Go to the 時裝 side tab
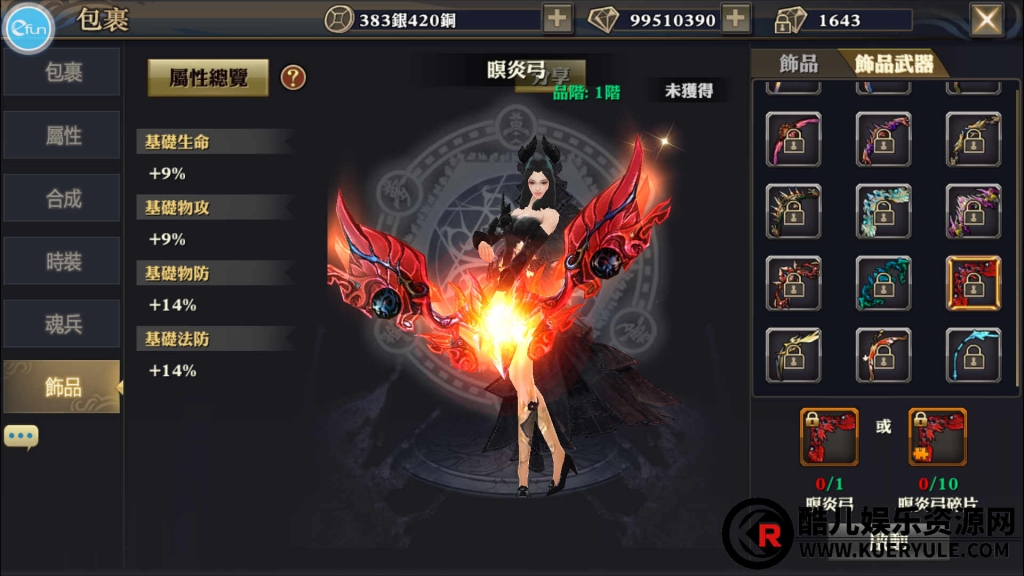 (62, 262)
